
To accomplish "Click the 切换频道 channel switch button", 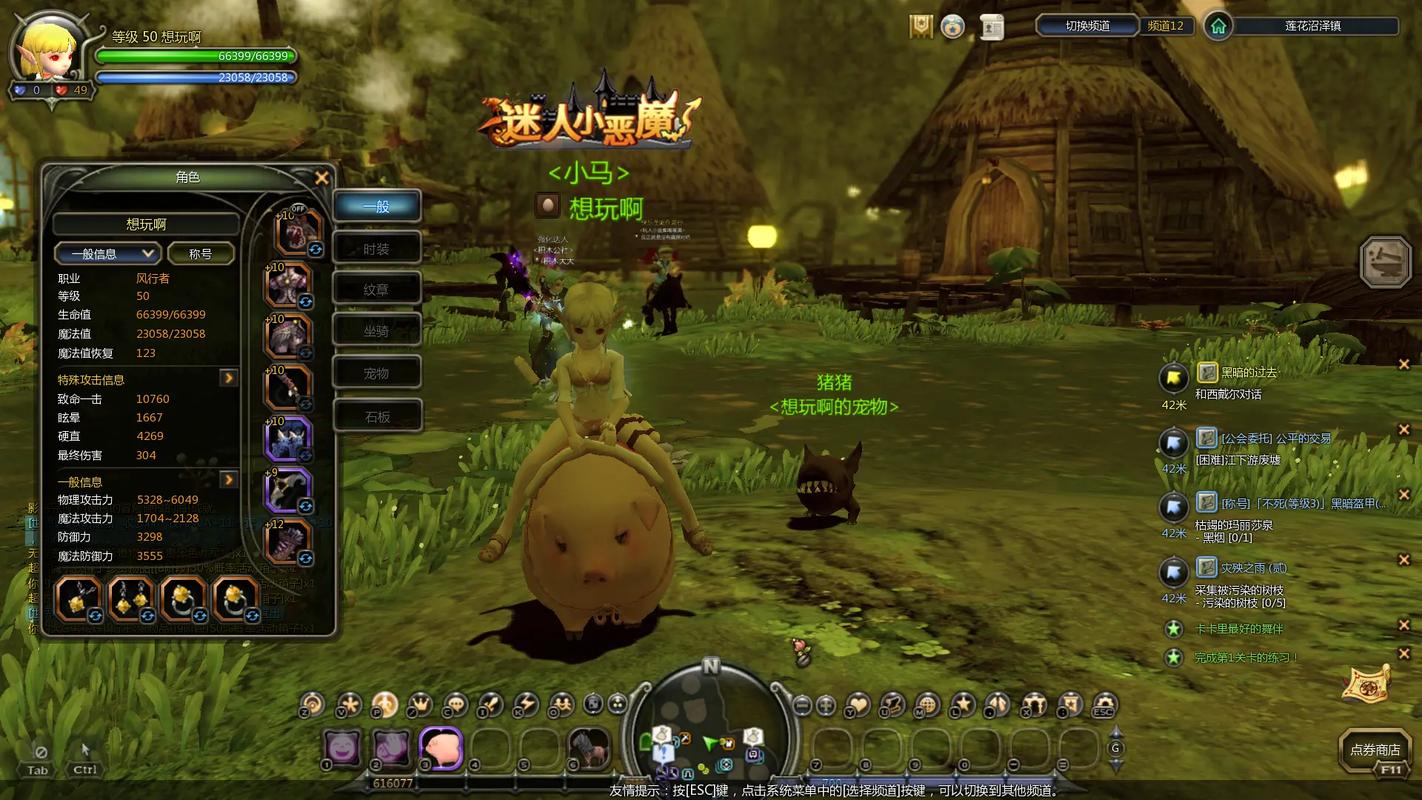I will coord(1087,26).
